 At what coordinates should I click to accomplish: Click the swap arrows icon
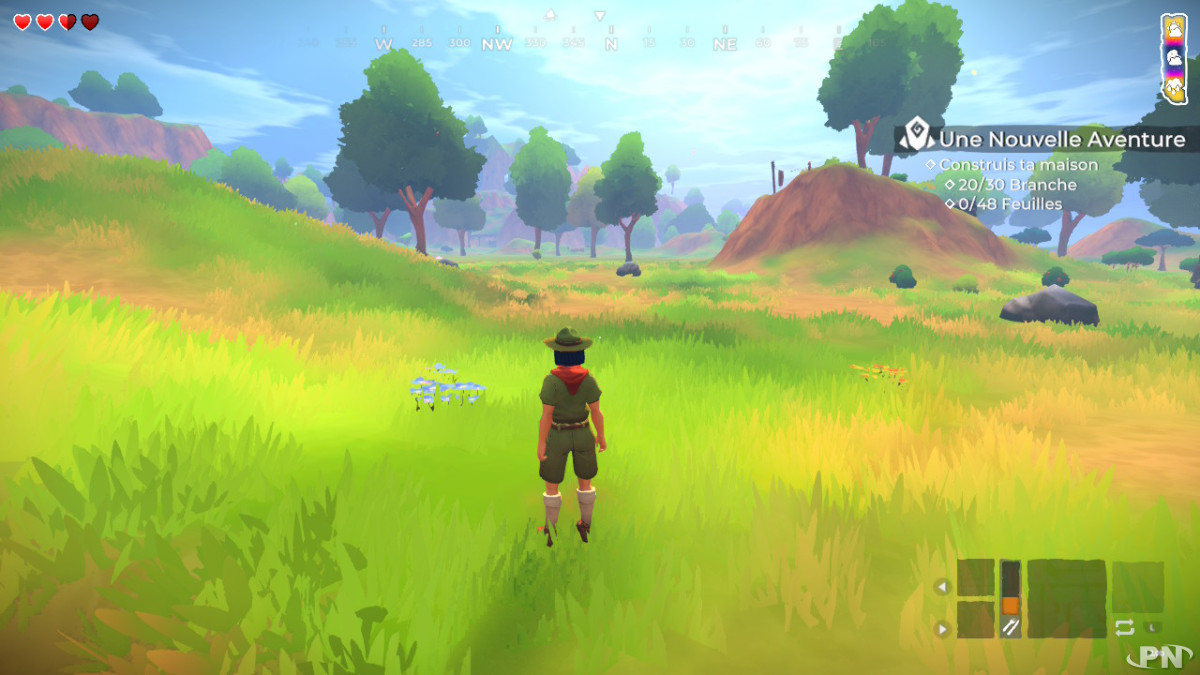point(1124,628)
